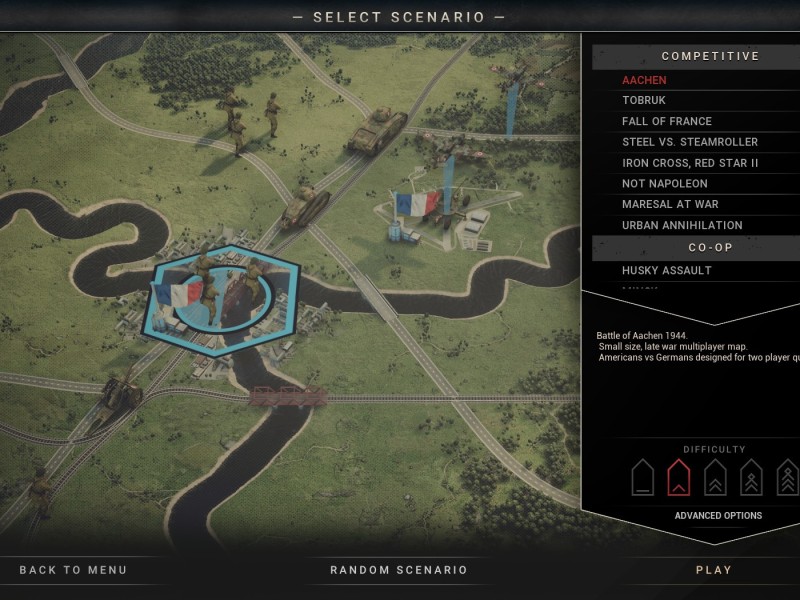Screen dimensions: 800x600
Task: Select the Not Napoleon scenario
Action: click(665, 184)
